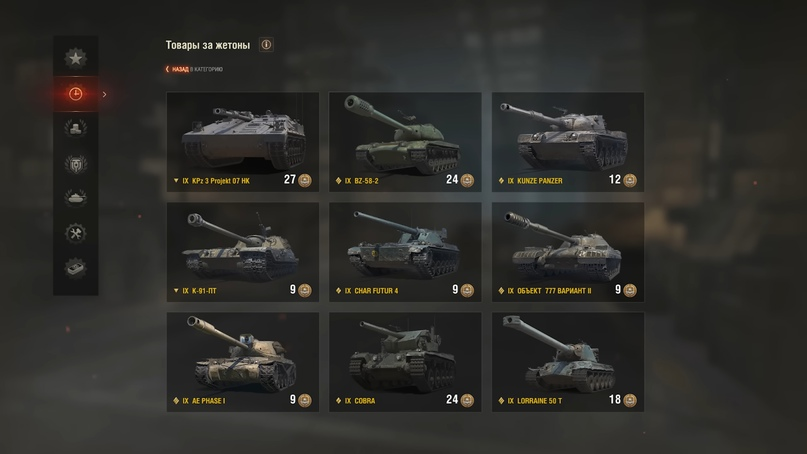807x454 pixels.
Task: Choose the Kunze Panzer tank offer
Action: point(567,140)
